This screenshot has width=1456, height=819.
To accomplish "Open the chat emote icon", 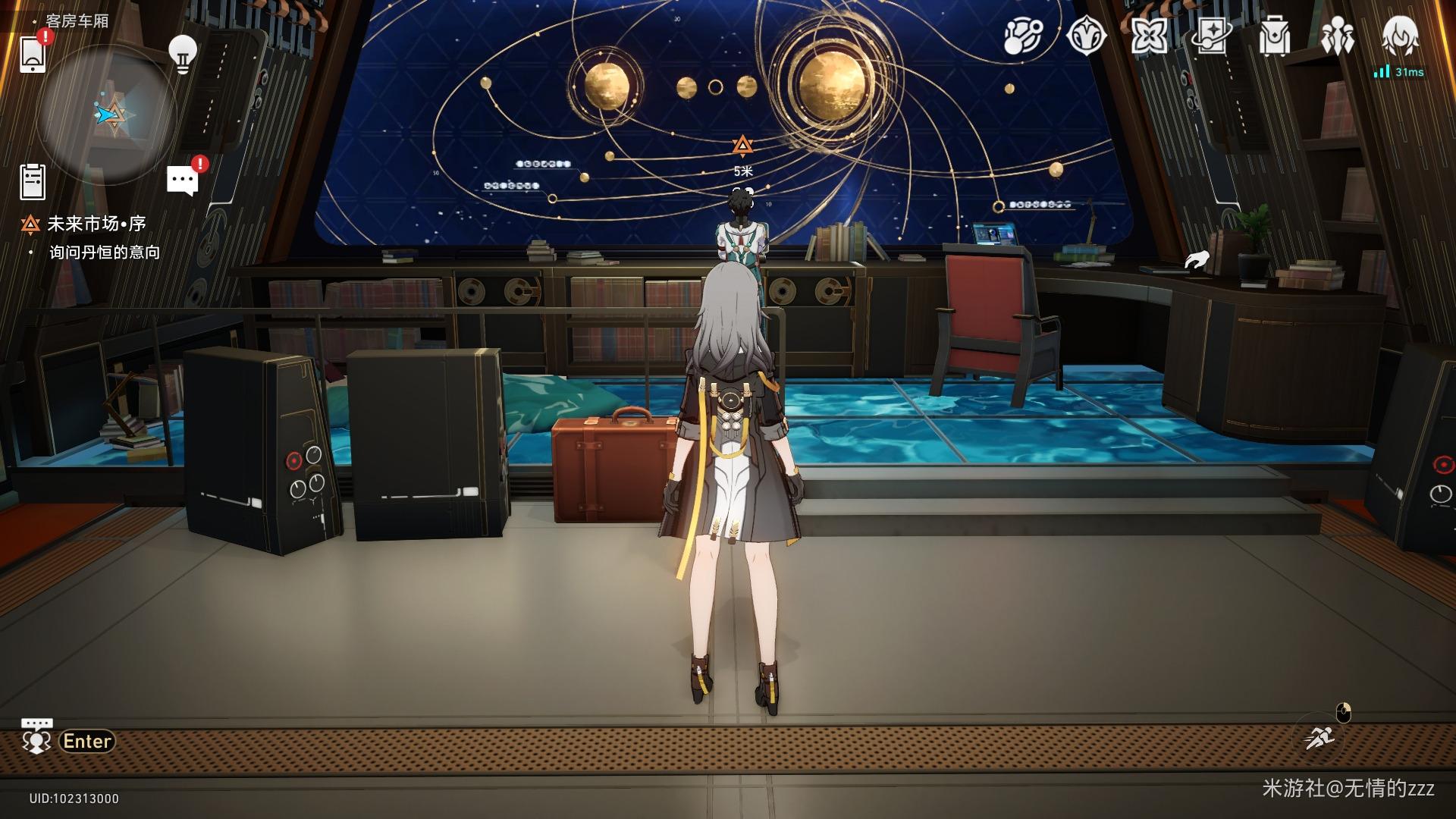I will point(36,737).
